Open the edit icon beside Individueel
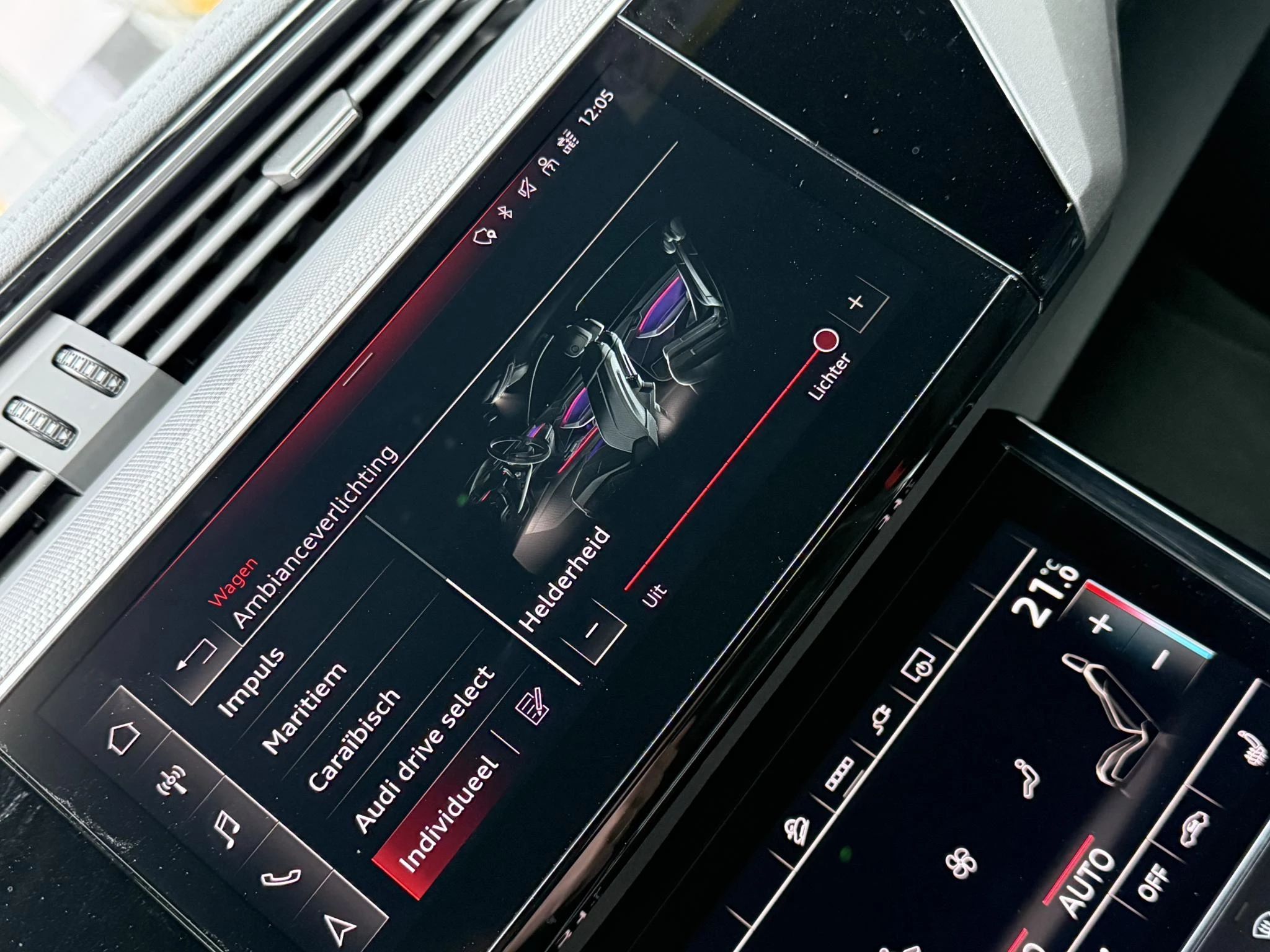Screen dimensions: 1270x952 tap(532, 707)
